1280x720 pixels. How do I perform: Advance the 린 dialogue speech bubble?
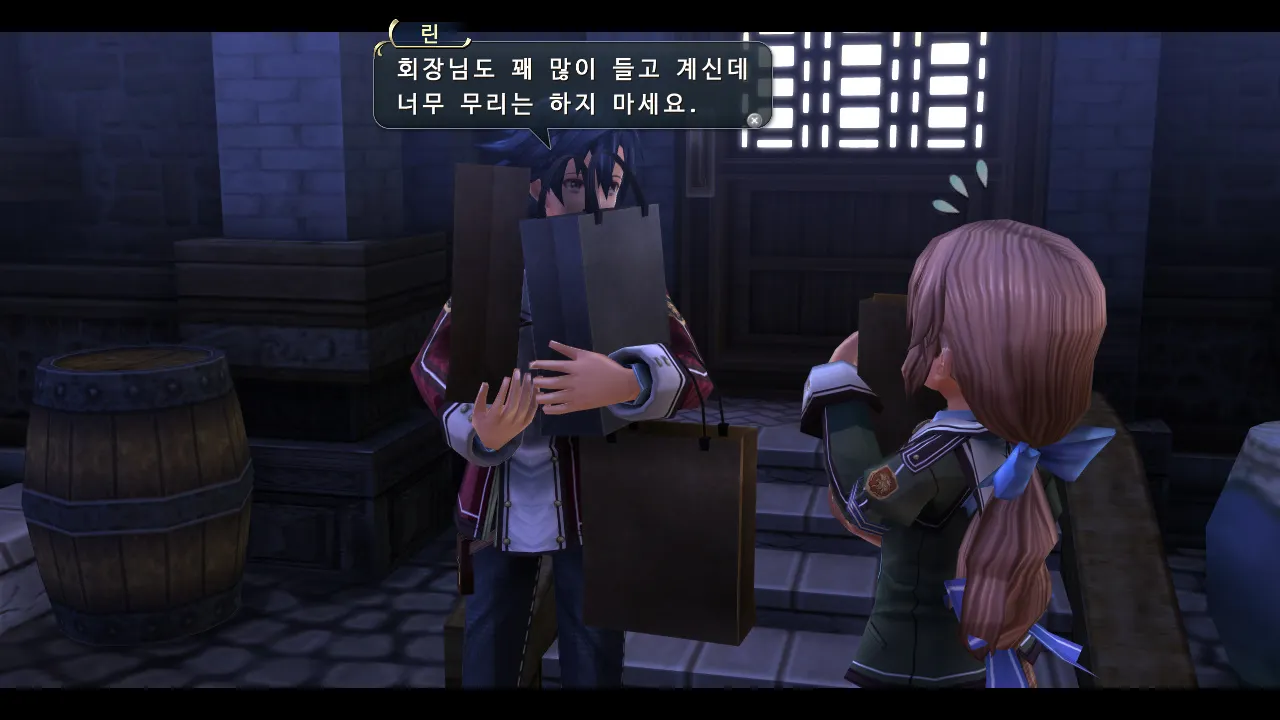click(754, 120)
